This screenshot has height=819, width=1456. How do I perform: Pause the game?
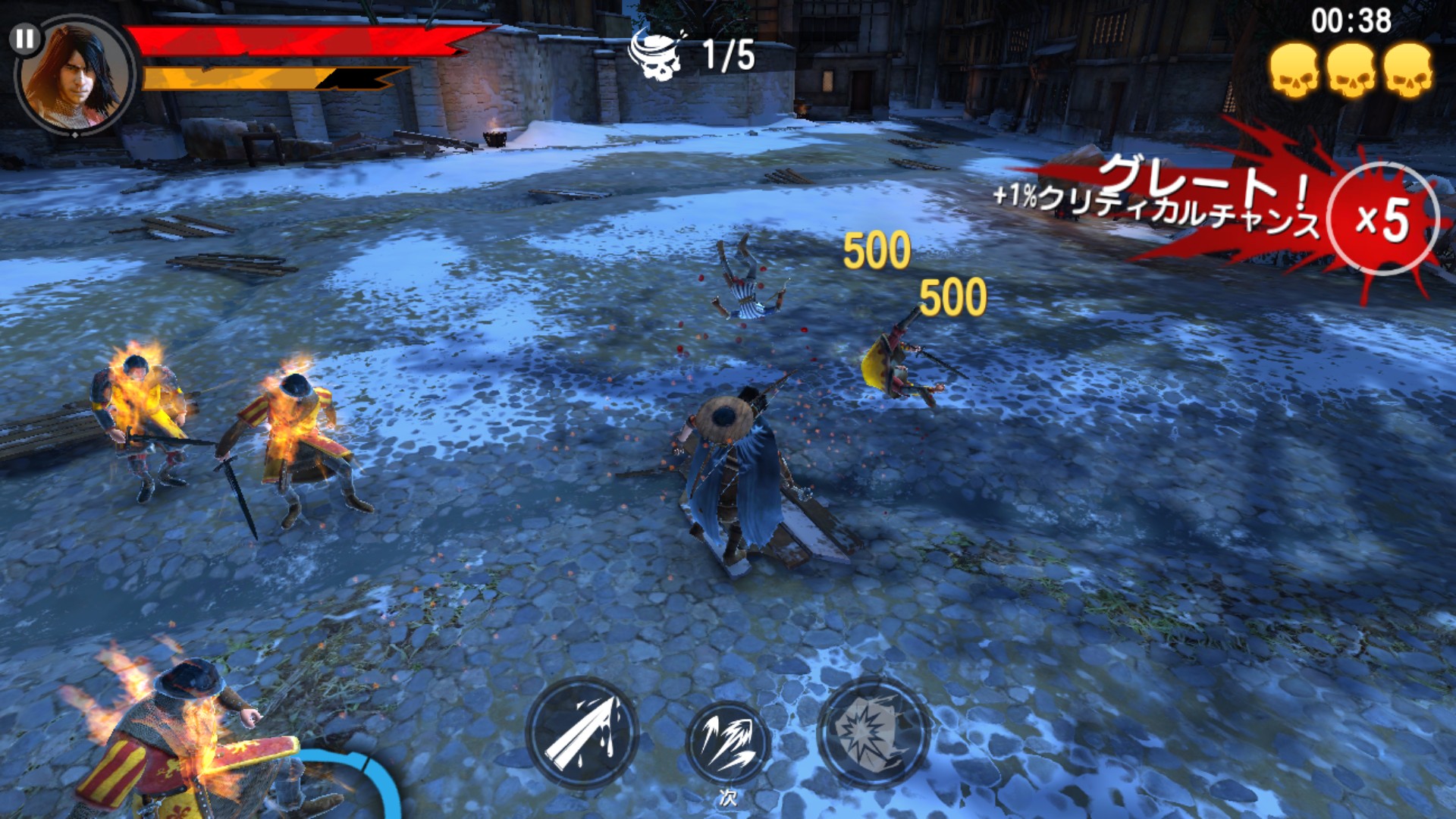(25, 38)
